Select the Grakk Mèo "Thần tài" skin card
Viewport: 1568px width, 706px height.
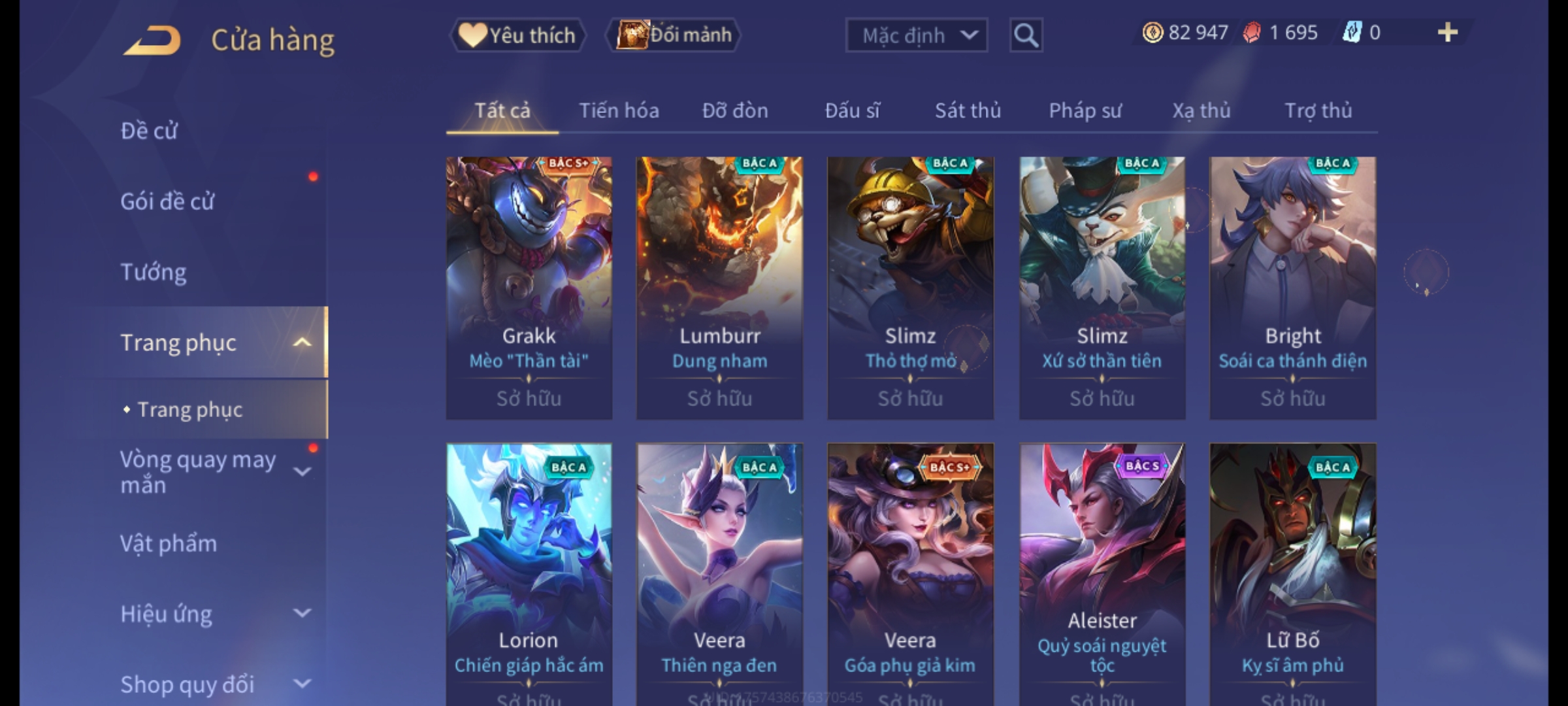pyautogui.click(x=529, y=288)
